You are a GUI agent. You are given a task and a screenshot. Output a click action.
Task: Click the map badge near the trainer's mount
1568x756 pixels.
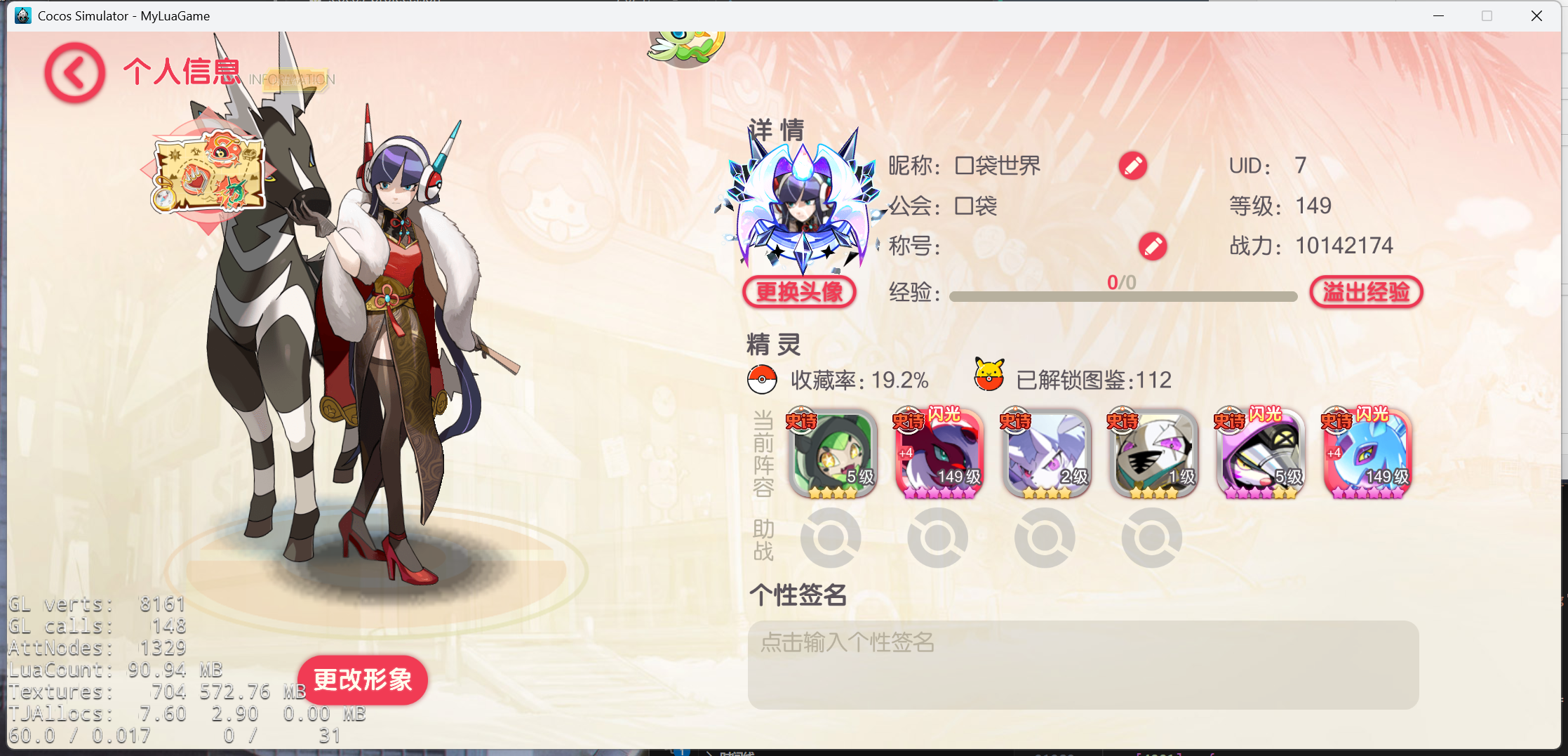tap(208, 173)
